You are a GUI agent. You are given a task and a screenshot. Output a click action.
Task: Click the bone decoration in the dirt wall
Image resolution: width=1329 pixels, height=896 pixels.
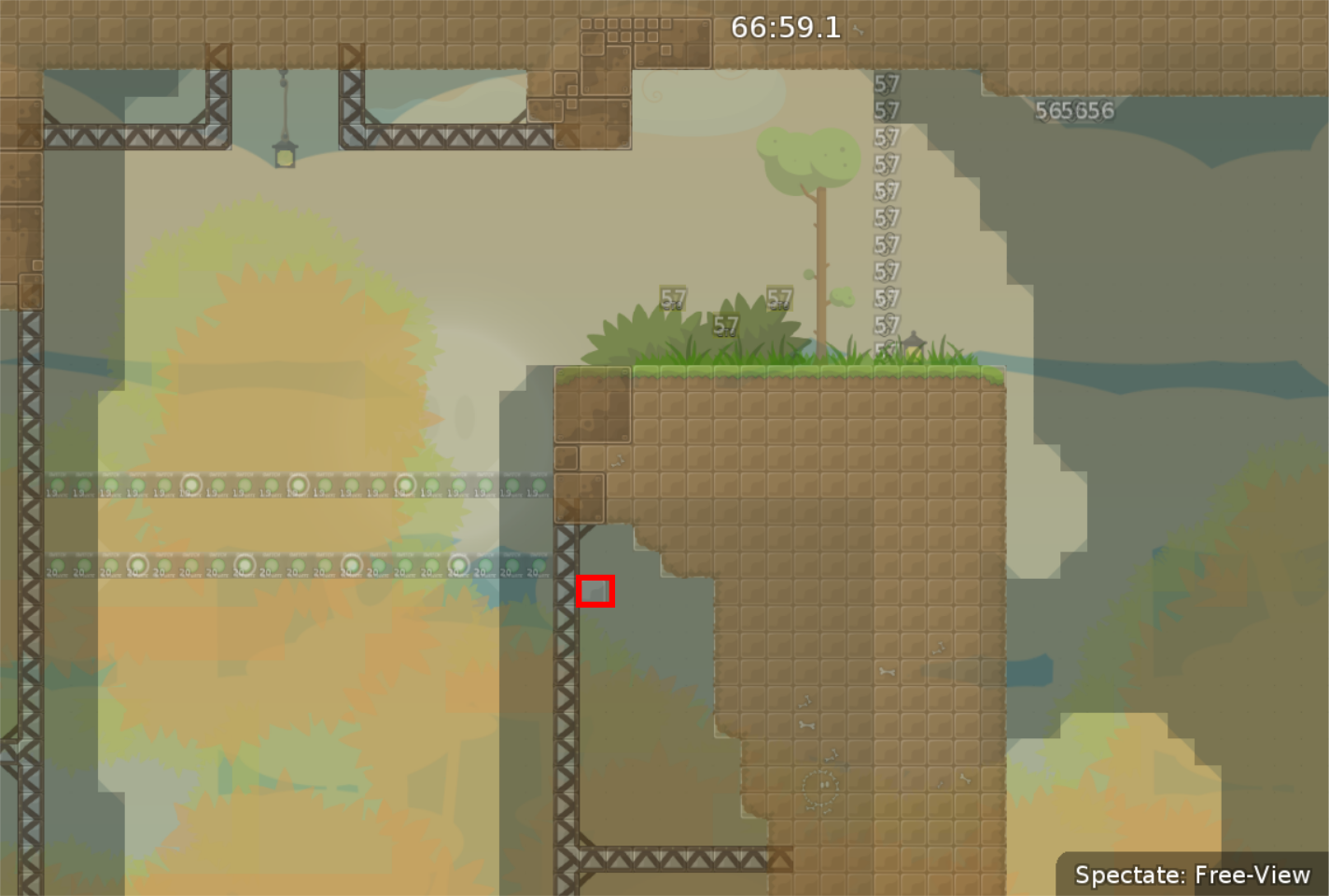887,670
